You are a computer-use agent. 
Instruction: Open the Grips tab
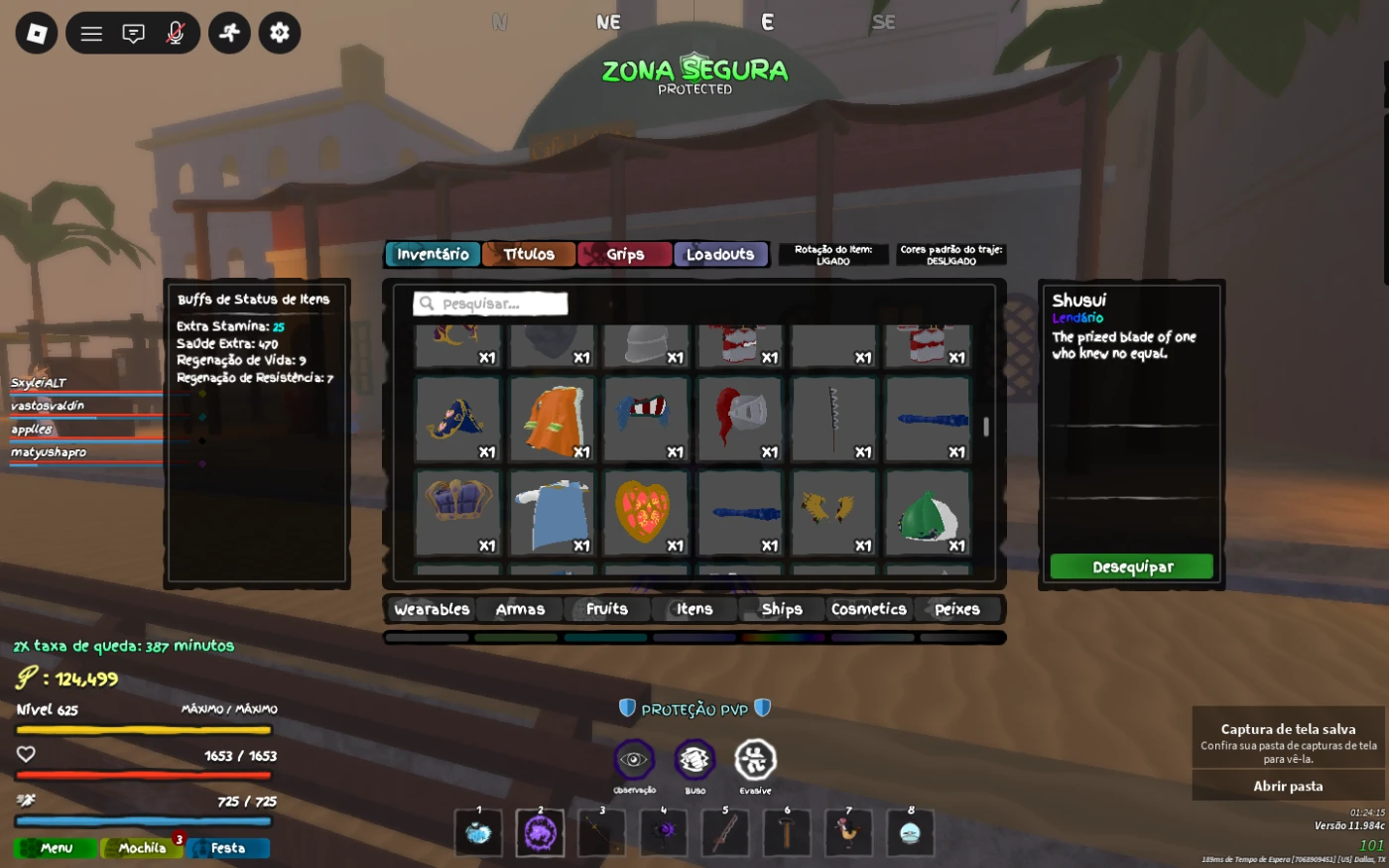pyautogui.click(x=625, y=255)
